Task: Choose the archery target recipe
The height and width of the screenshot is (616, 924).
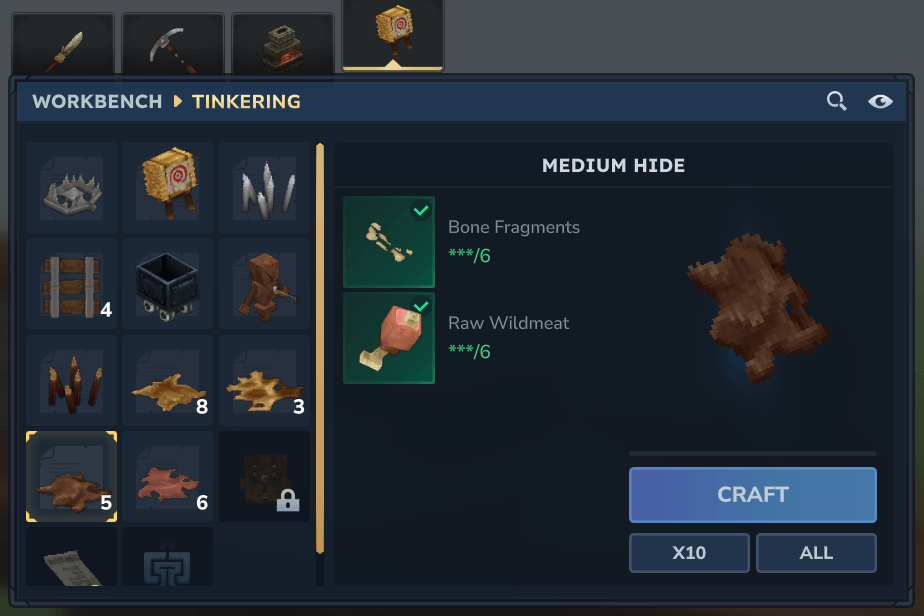Action: pos(168,187)
